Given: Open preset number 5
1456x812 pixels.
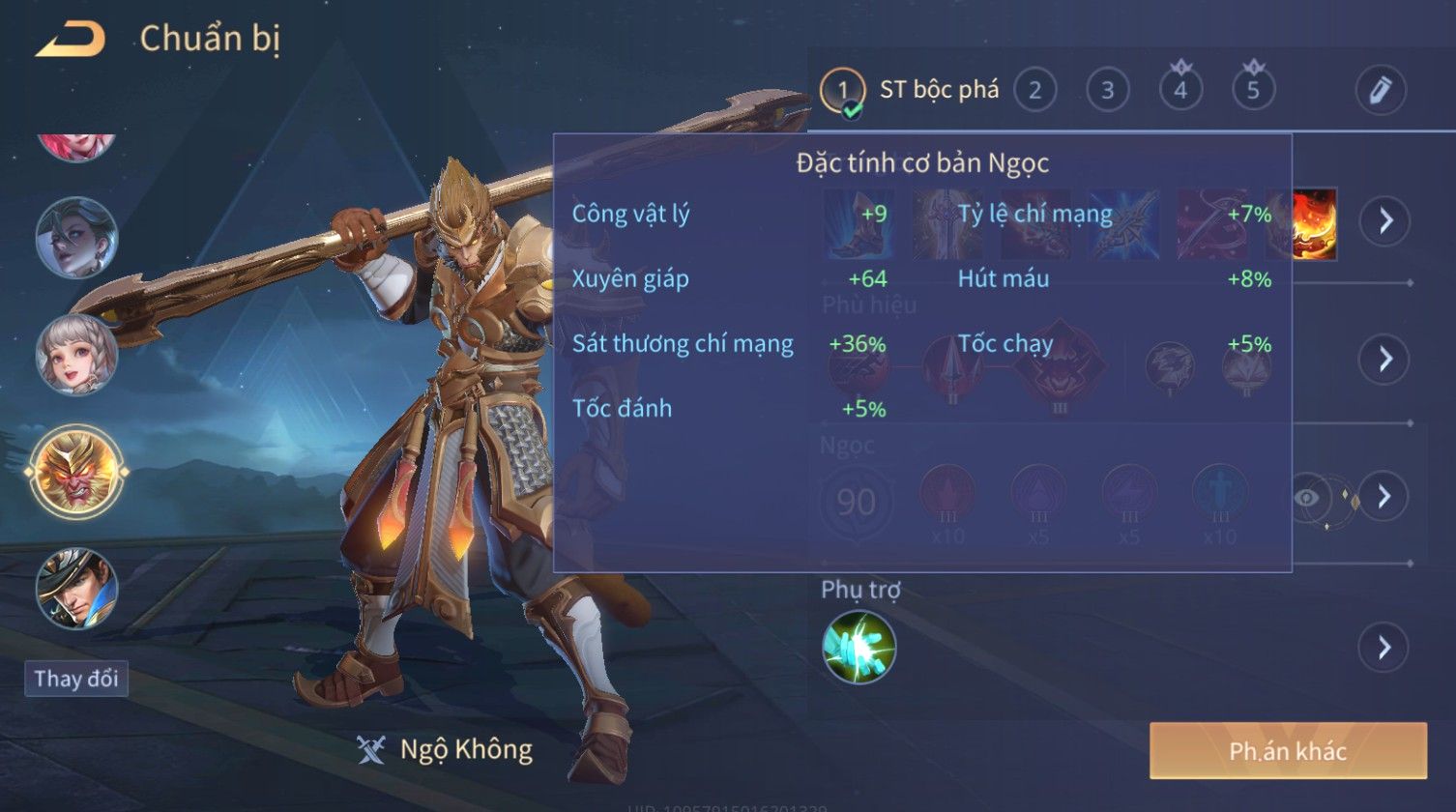Looking at the screenshot, I should (x=1253, y=91).
